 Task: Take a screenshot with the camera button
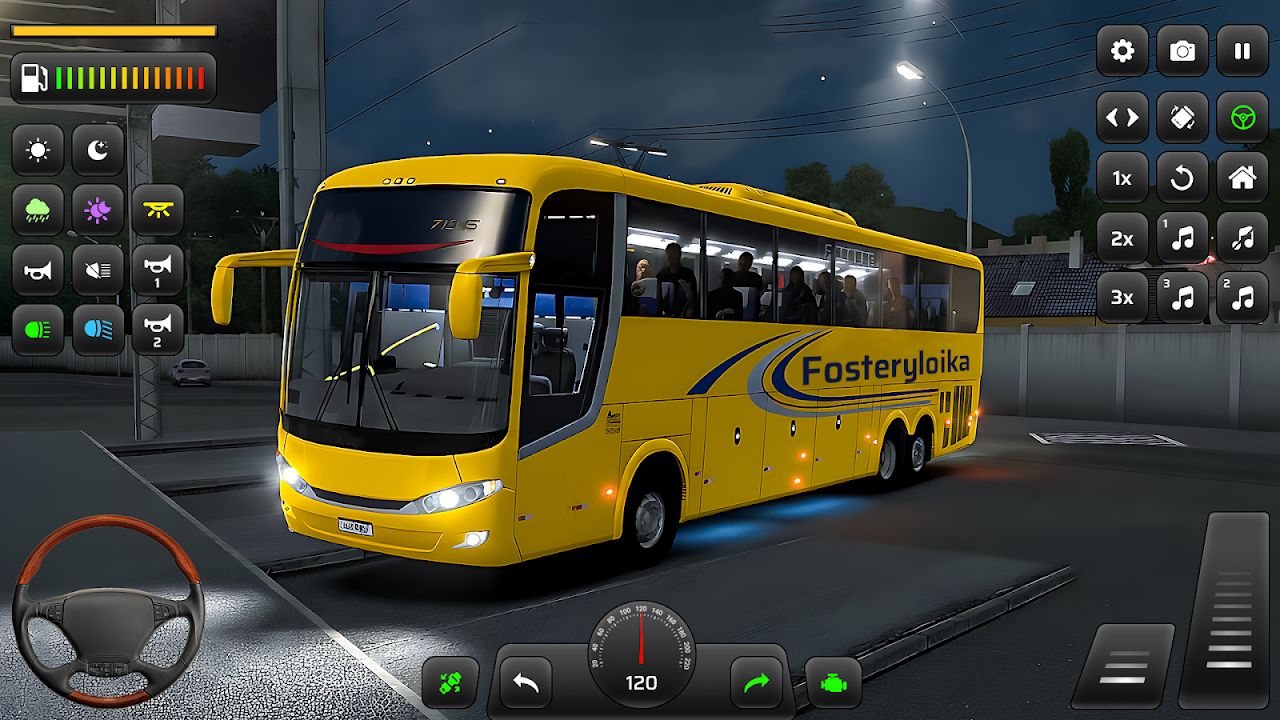coord(1182,51)
